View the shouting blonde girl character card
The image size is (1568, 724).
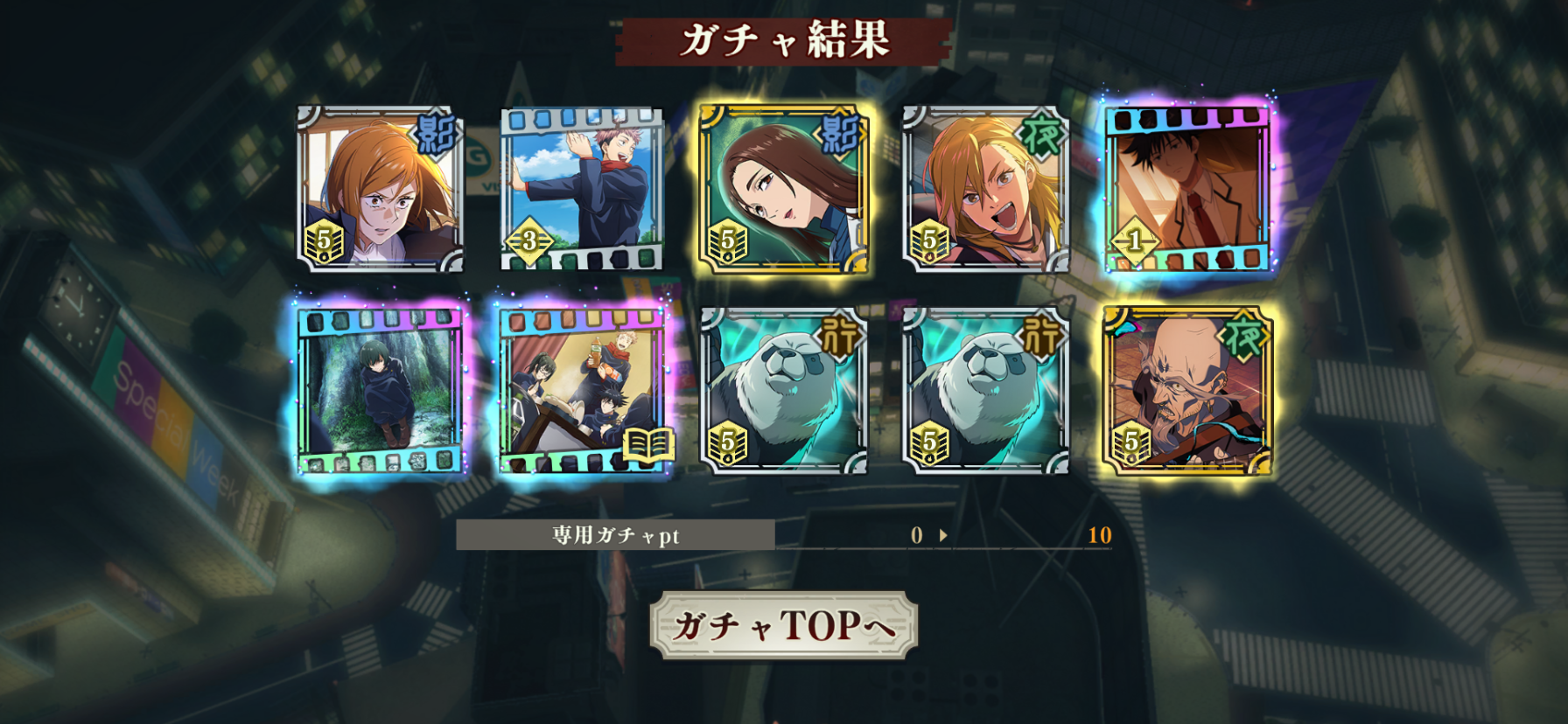[985, 189]
